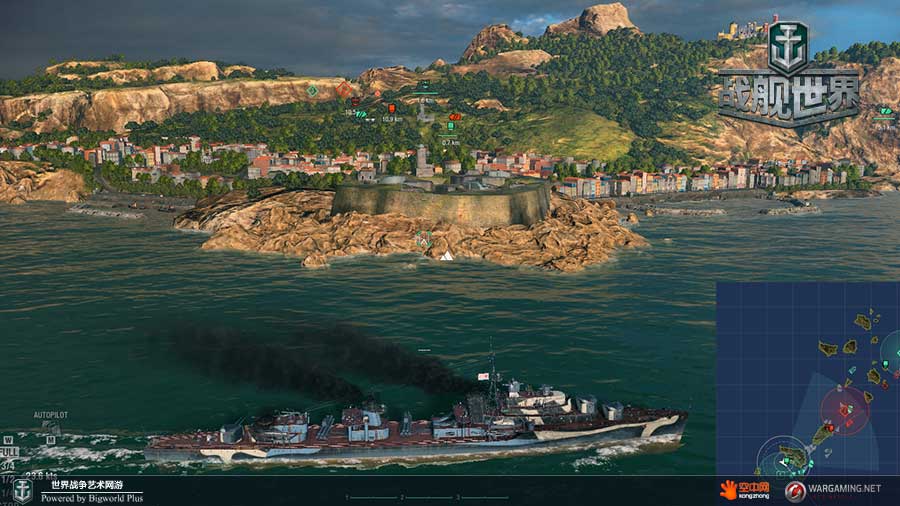Click the orange Kongzhong hand logo
900x506 pixels.
pos(727,490)
